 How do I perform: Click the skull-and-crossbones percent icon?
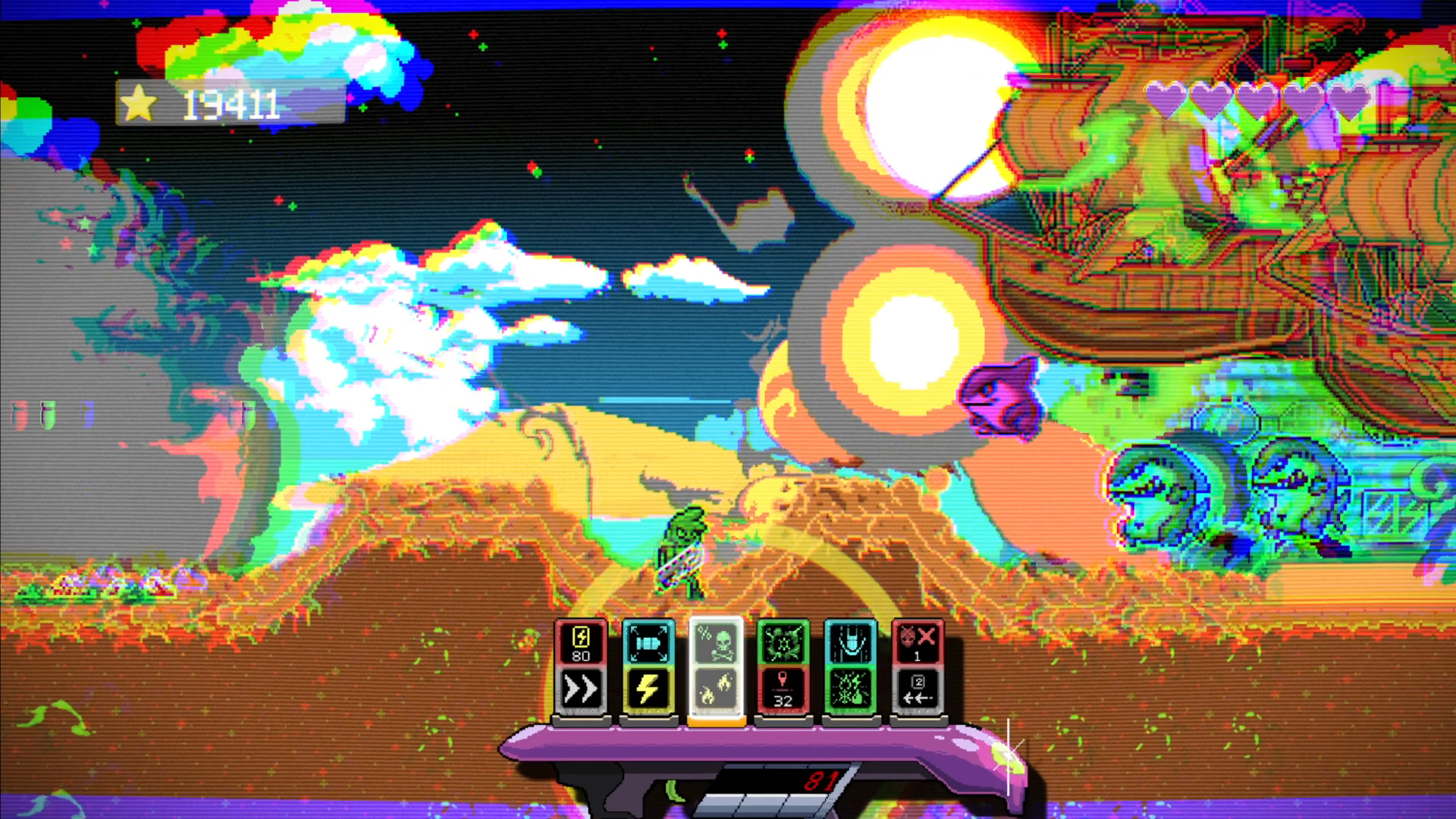(717, 644)
